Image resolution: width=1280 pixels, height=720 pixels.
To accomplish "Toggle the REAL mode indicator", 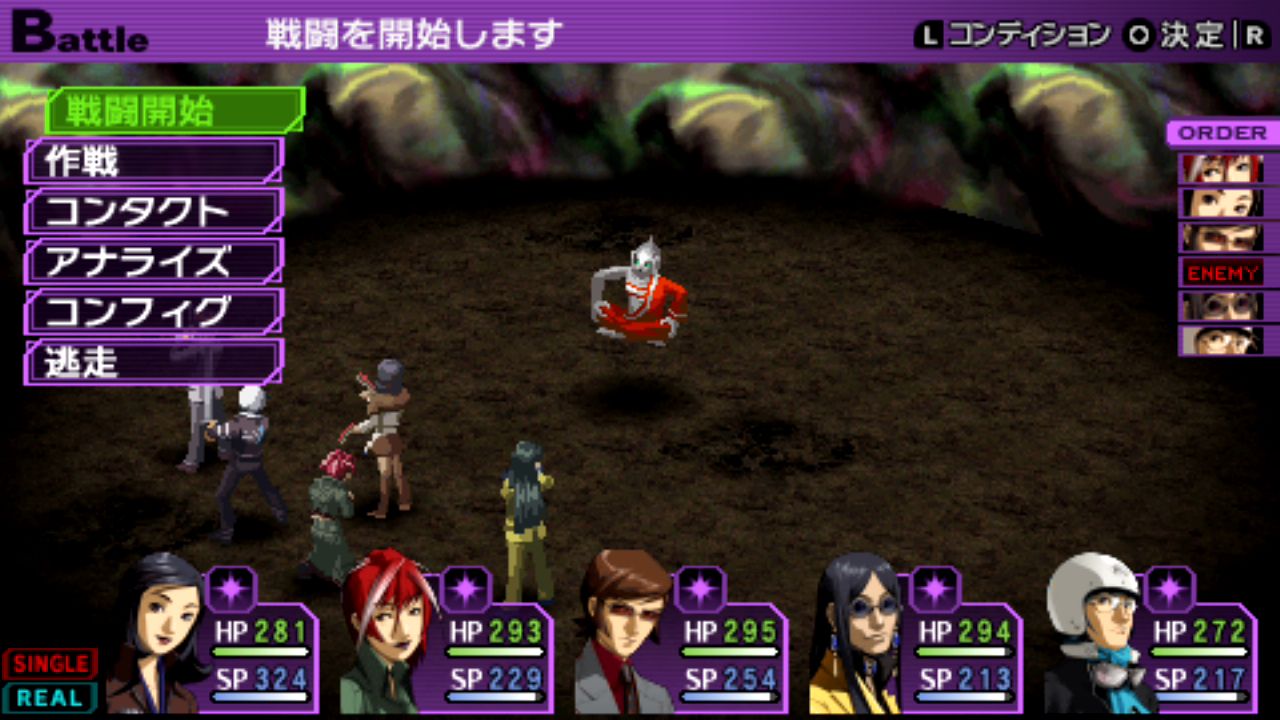I will click(50, 697).
